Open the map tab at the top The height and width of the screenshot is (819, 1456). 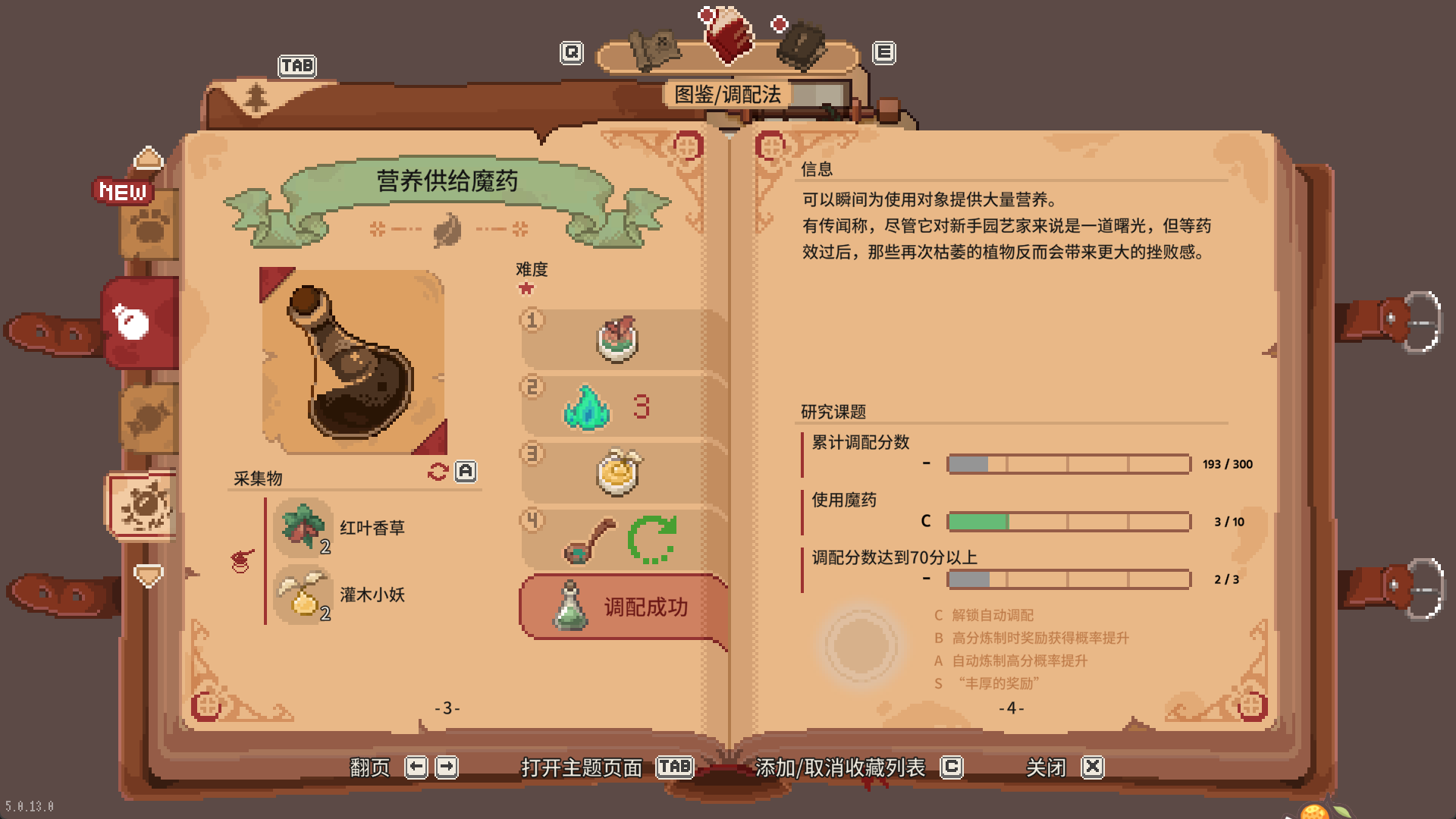coord(654,49)
